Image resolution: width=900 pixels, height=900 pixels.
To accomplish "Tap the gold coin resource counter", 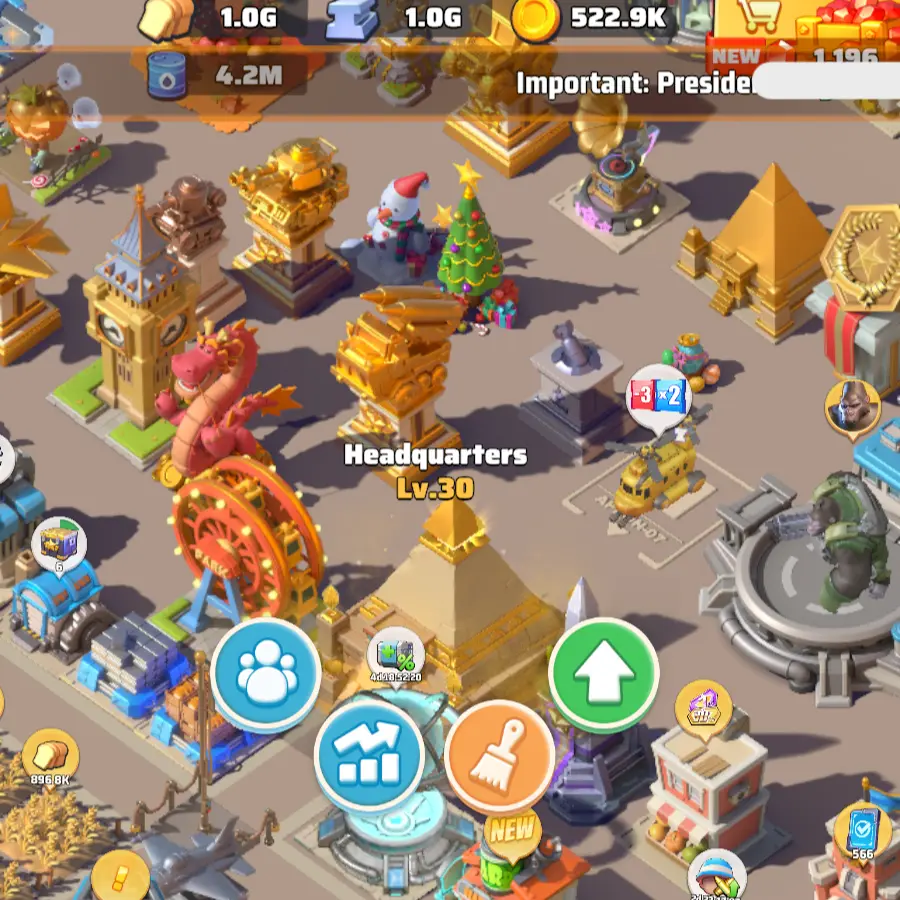I will [592, 17].
